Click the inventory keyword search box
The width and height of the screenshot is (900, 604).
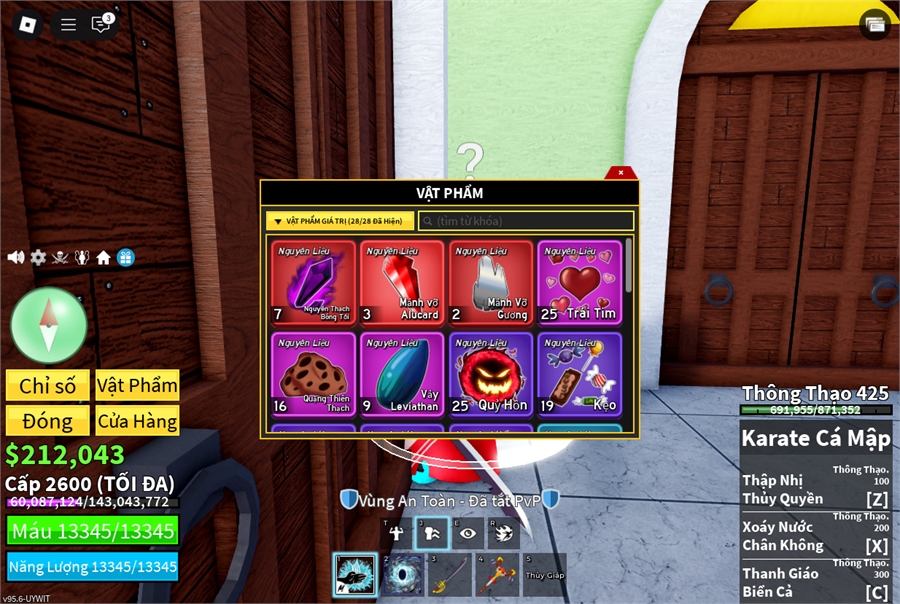click(x=526, y=221)
